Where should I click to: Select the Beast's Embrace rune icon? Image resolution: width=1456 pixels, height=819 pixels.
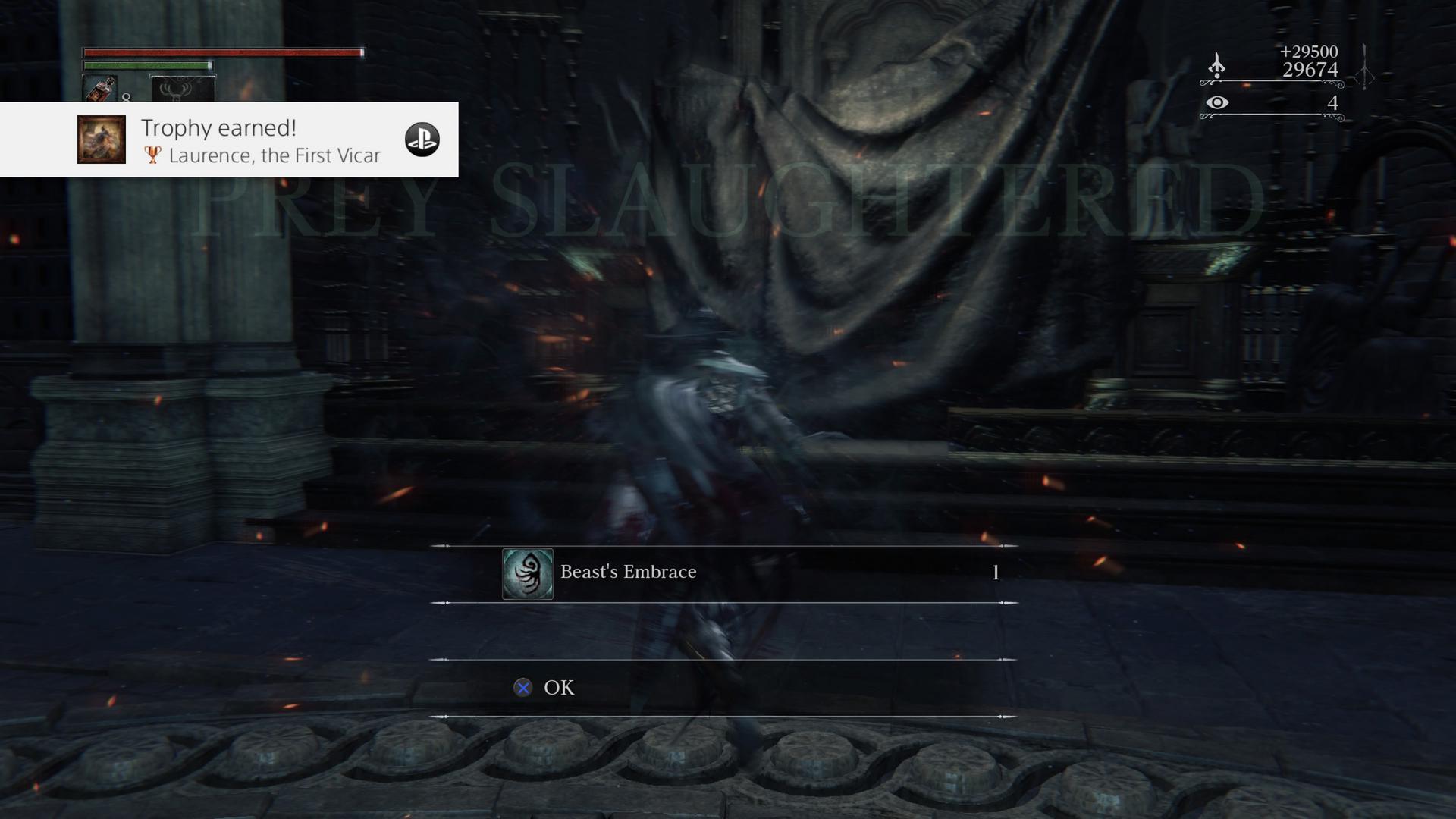pyautogui.click(x=528, y=572)
